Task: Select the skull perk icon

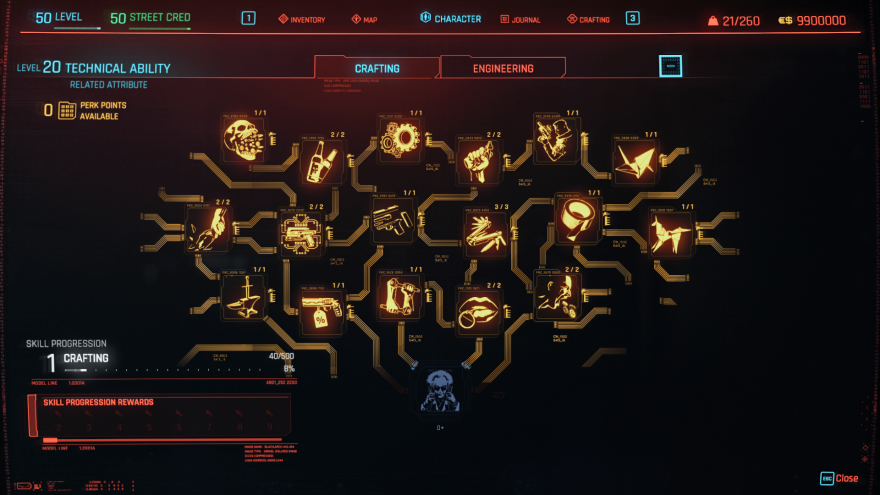Action: (241, 139)
